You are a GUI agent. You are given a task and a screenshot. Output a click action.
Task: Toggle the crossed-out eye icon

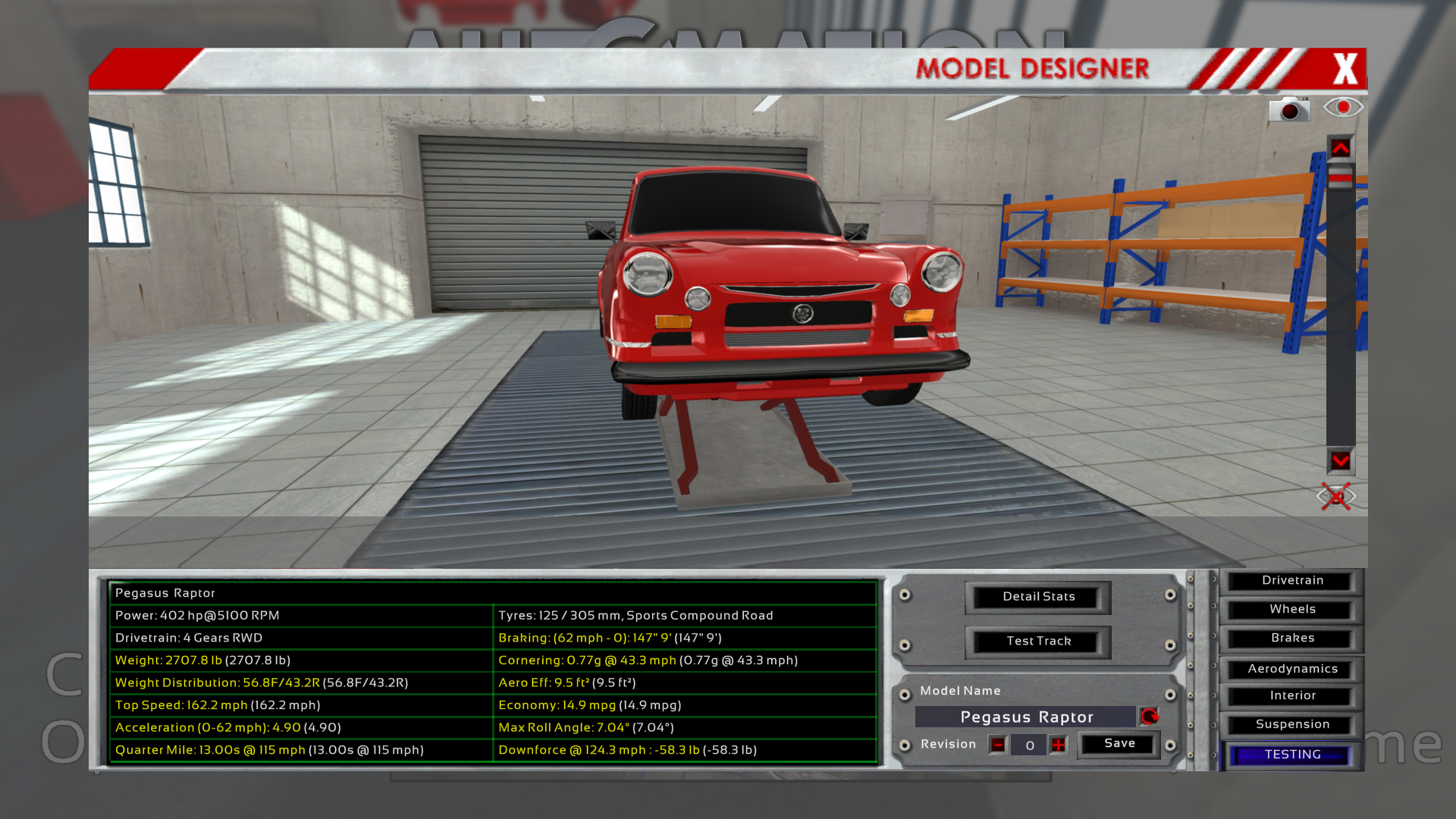(1336, 497)
